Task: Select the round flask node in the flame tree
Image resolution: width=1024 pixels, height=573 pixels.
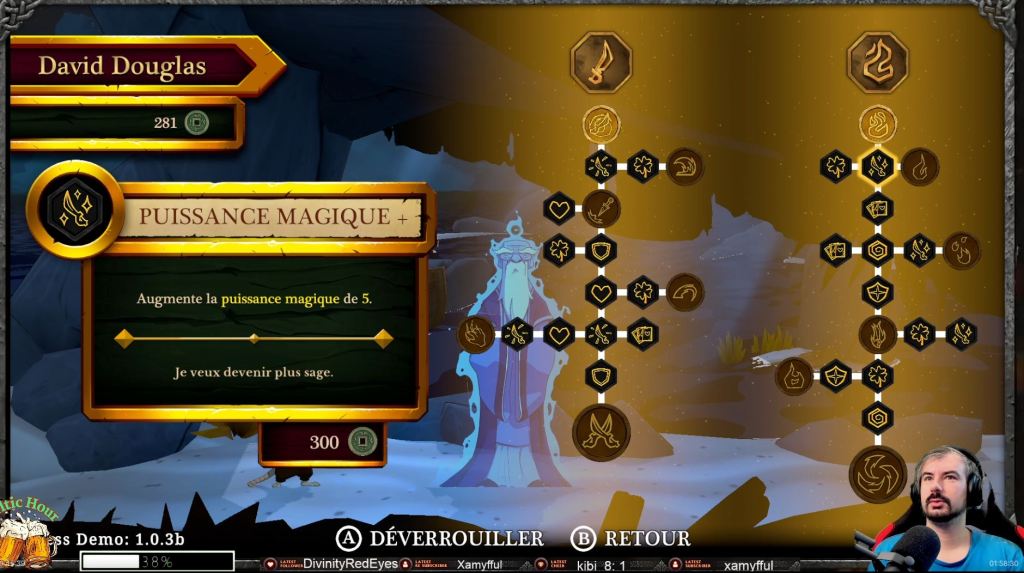Action: click(794, 376)
